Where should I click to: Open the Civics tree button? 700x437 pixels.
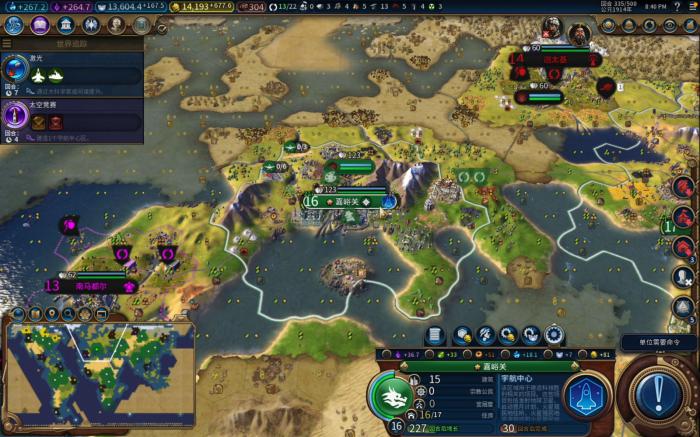pos(42,24)
